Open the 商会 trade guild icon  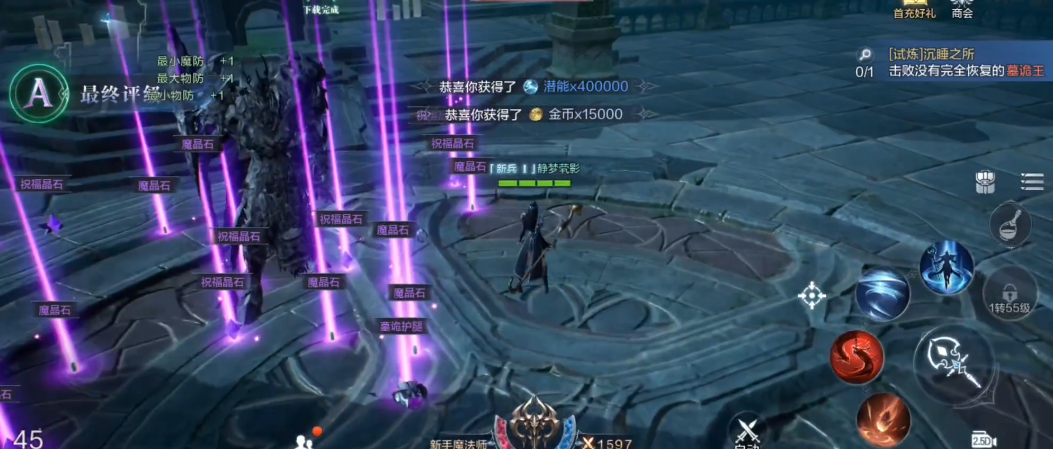pyautogui.click(x=963, y=10)
